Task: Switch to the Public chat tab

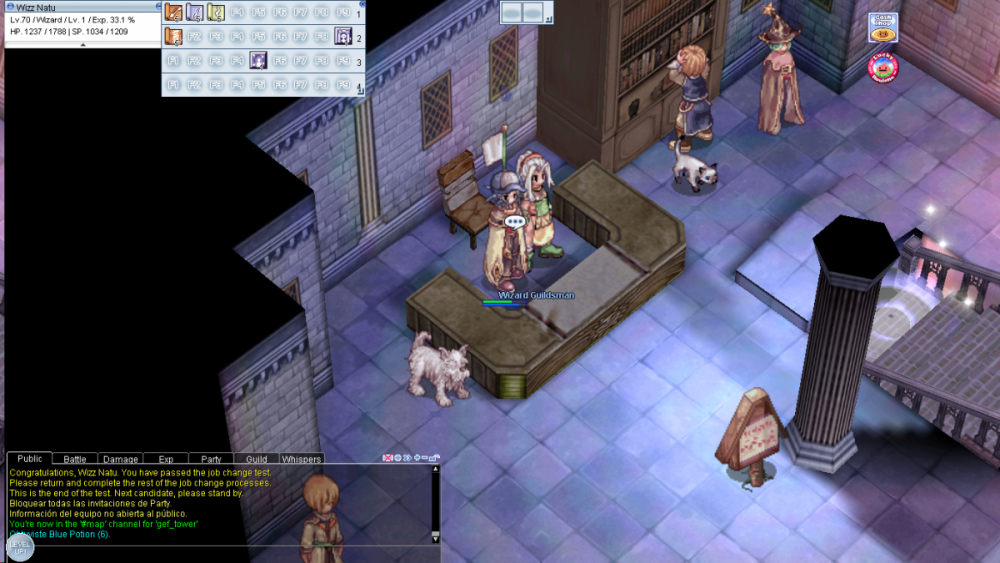Action: pos(29,459)
